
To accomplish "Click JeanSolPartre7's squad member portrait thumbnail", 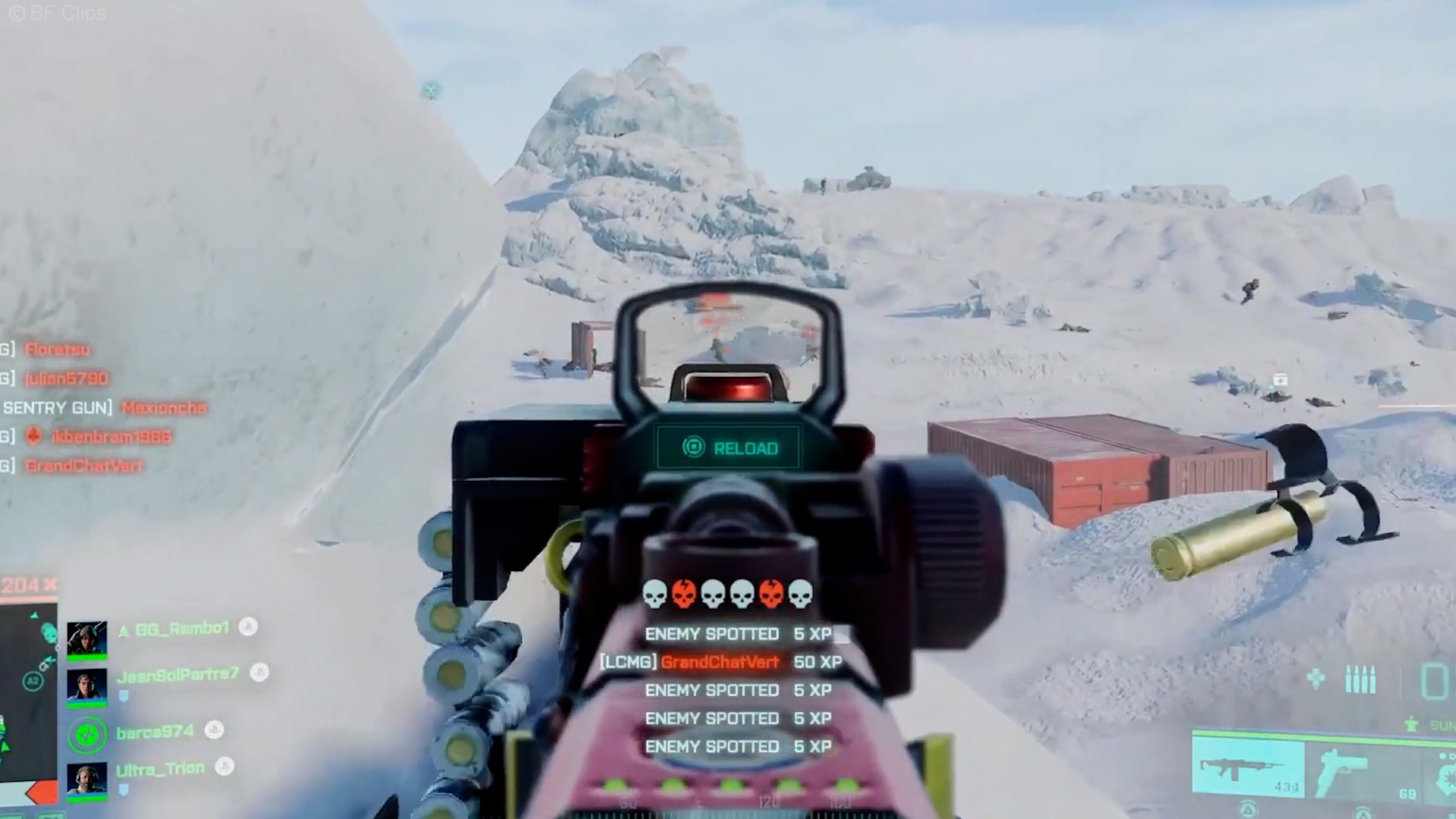I will [87, 686].
